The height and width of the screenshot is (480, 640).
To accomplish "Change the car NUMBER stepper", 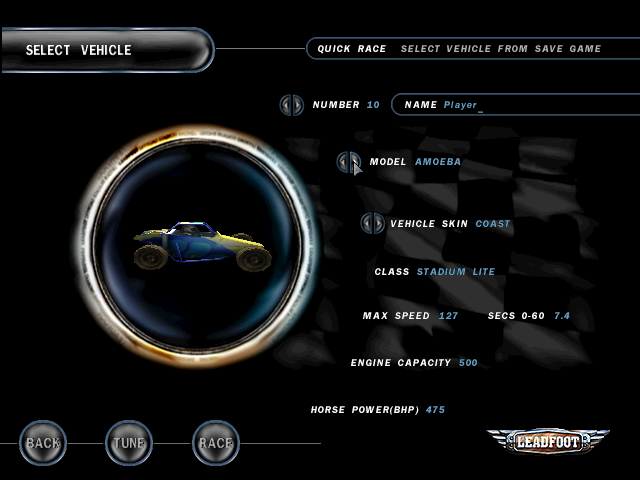I will (x=291, y=104).
